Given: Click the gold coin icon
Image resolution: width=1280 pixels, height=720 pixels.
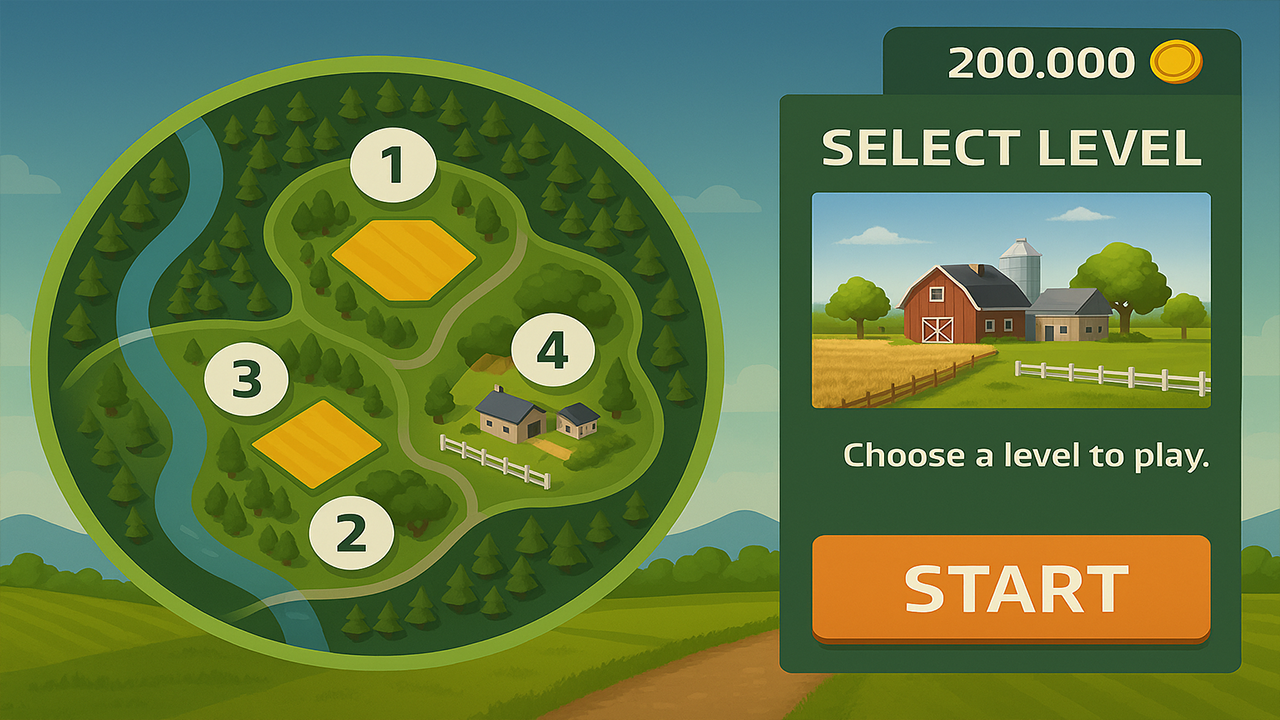Looking at the screenshot, I should coord(1176,62).
